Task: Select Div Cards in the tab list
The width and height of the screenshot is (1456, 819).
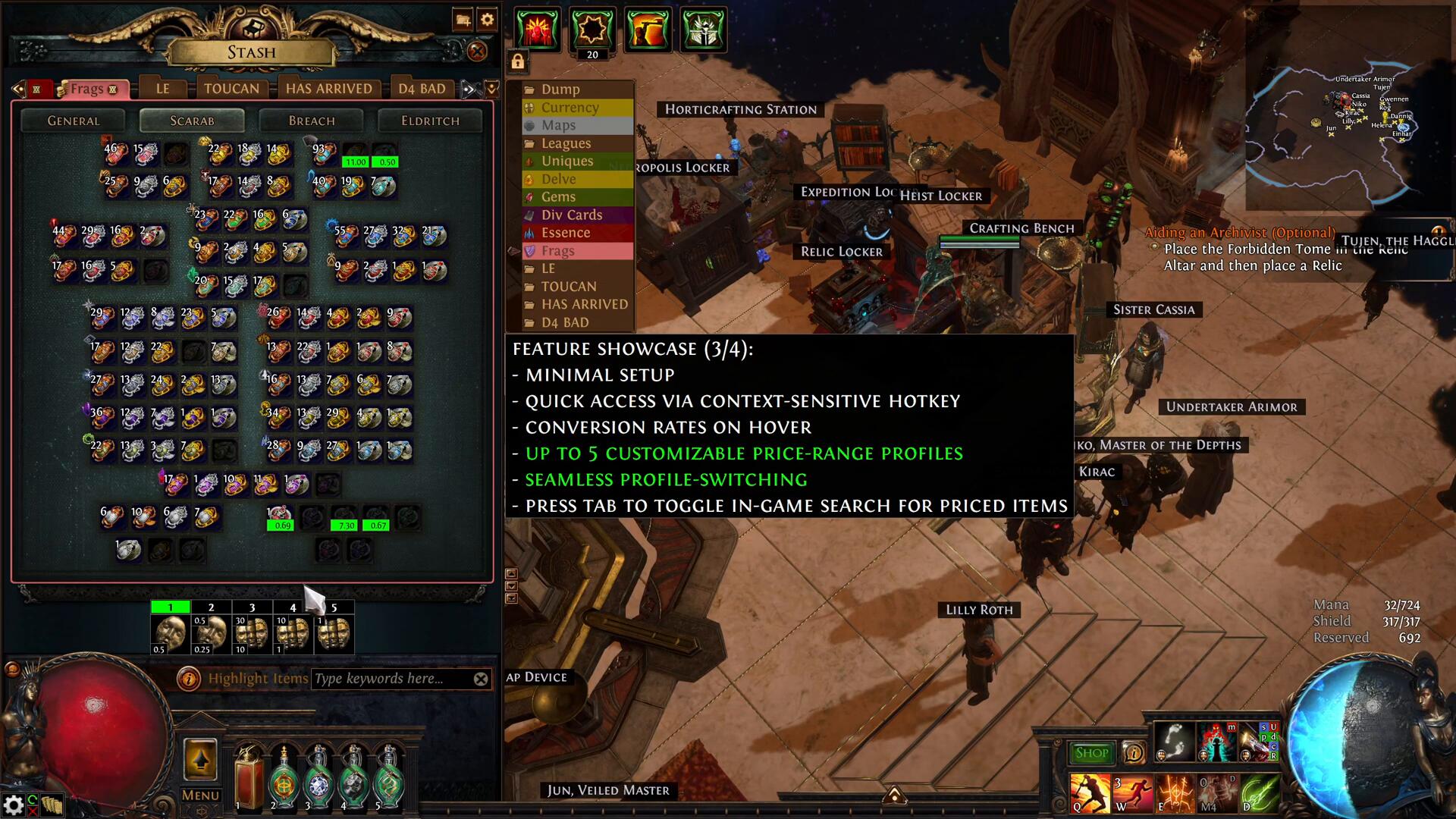Action: click(571, 215)
